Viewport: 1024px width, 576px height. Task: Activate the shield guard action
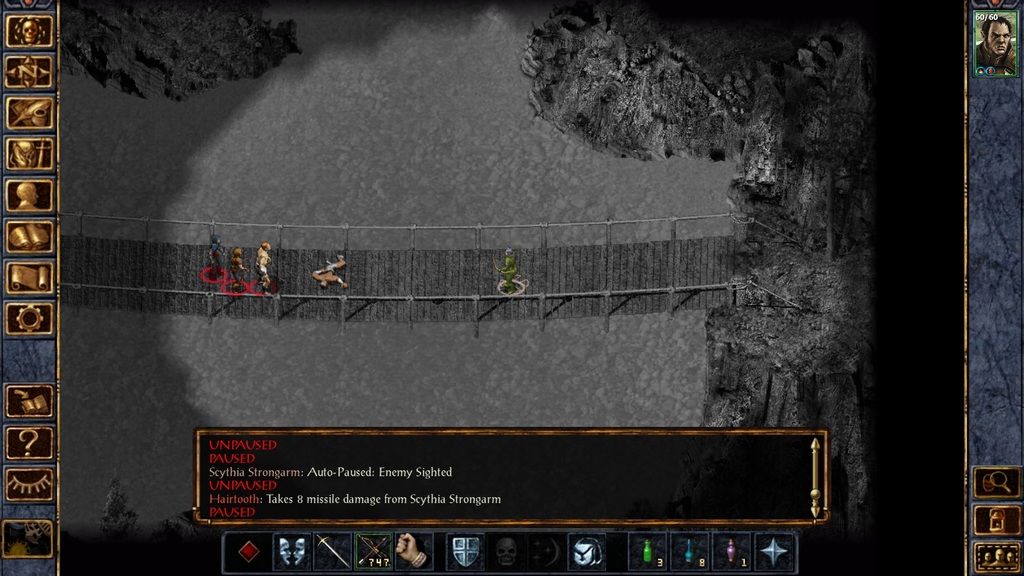pos(465,552)
